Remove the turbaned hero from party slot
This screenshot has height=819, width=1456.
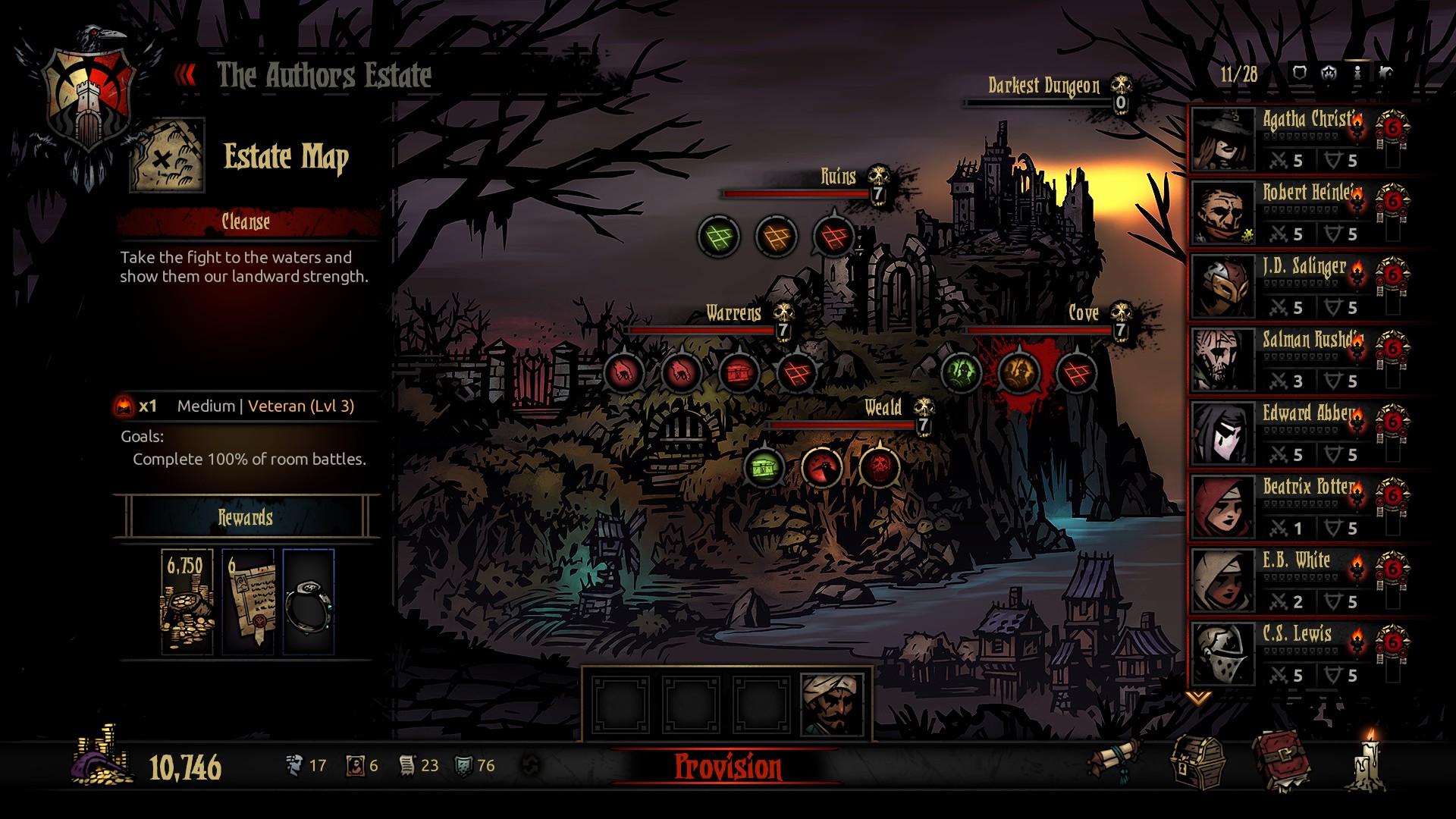click(832, 705)
